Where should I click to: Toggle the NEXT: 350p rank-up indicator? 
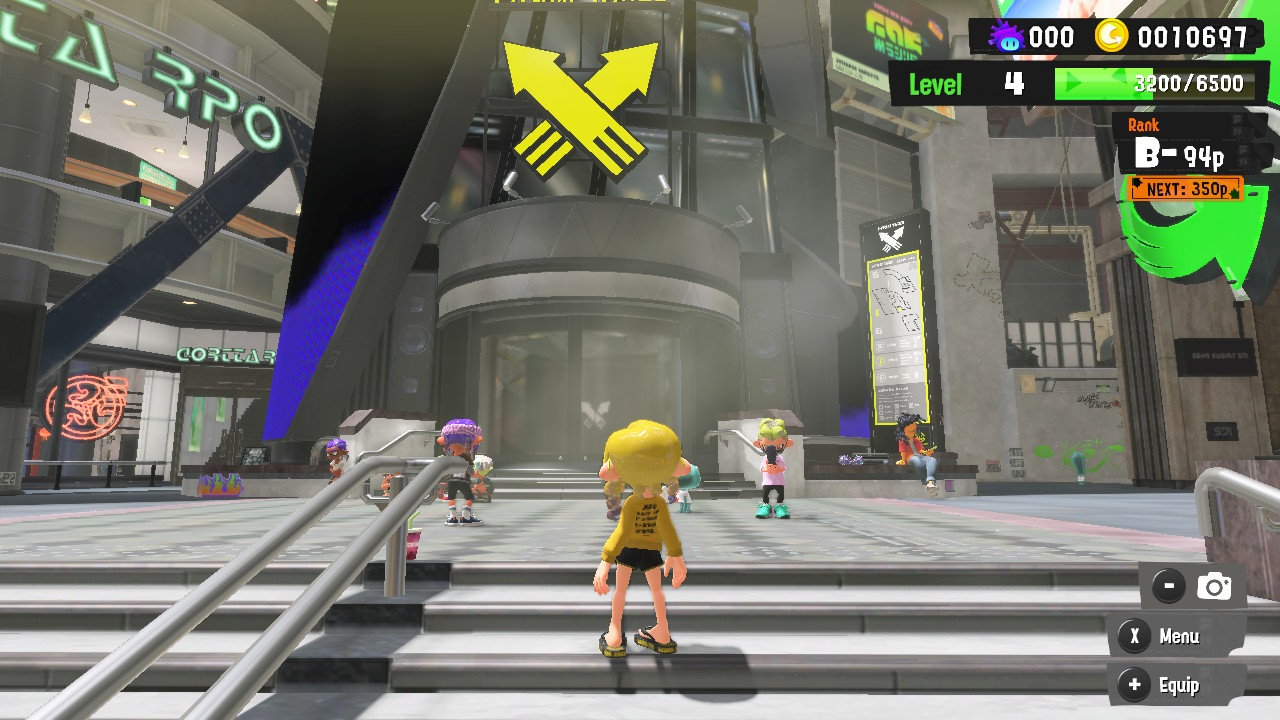coord(1185,188)
